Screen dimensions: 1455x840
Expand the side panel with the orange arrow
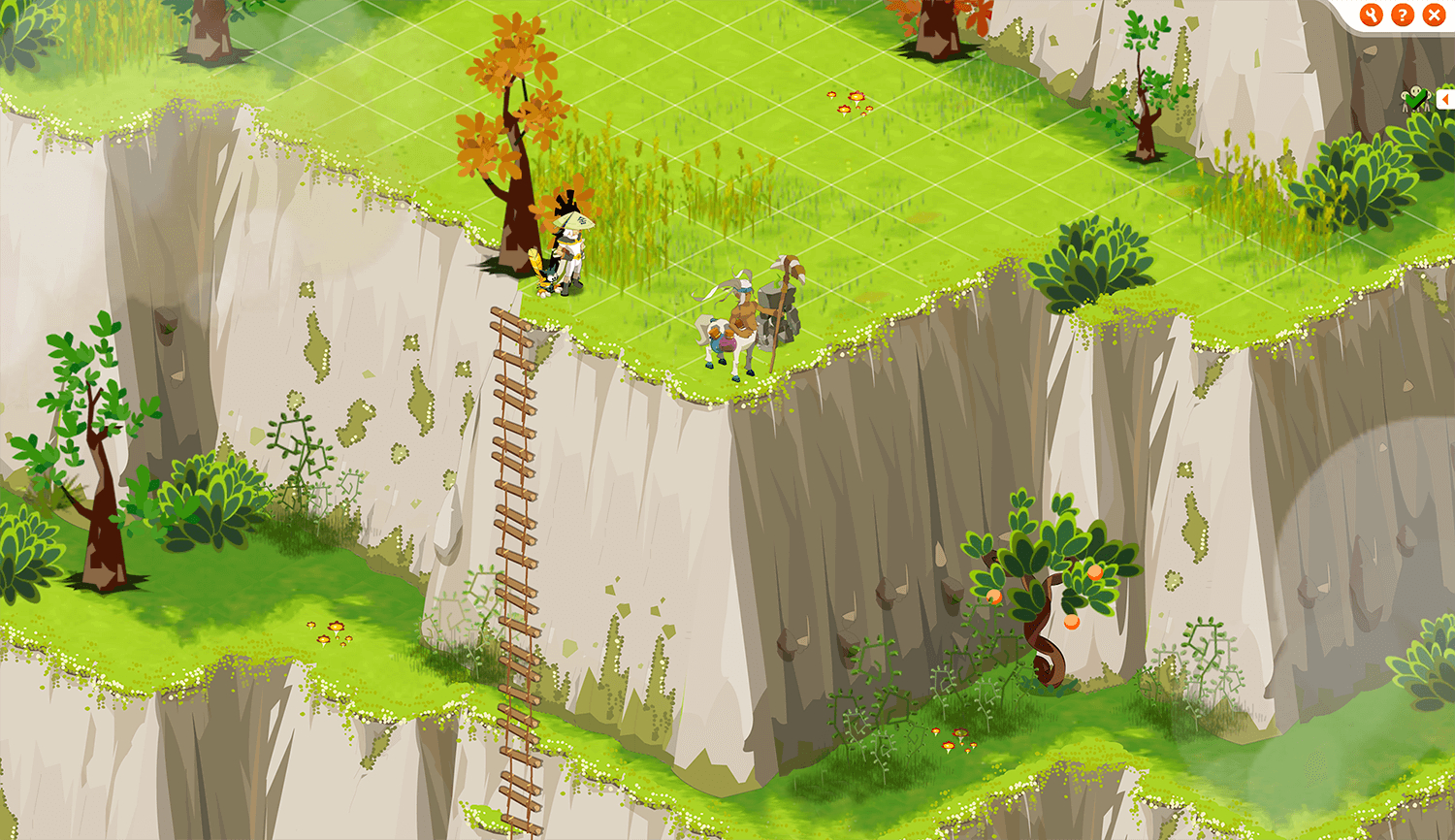coord(1446,99)
